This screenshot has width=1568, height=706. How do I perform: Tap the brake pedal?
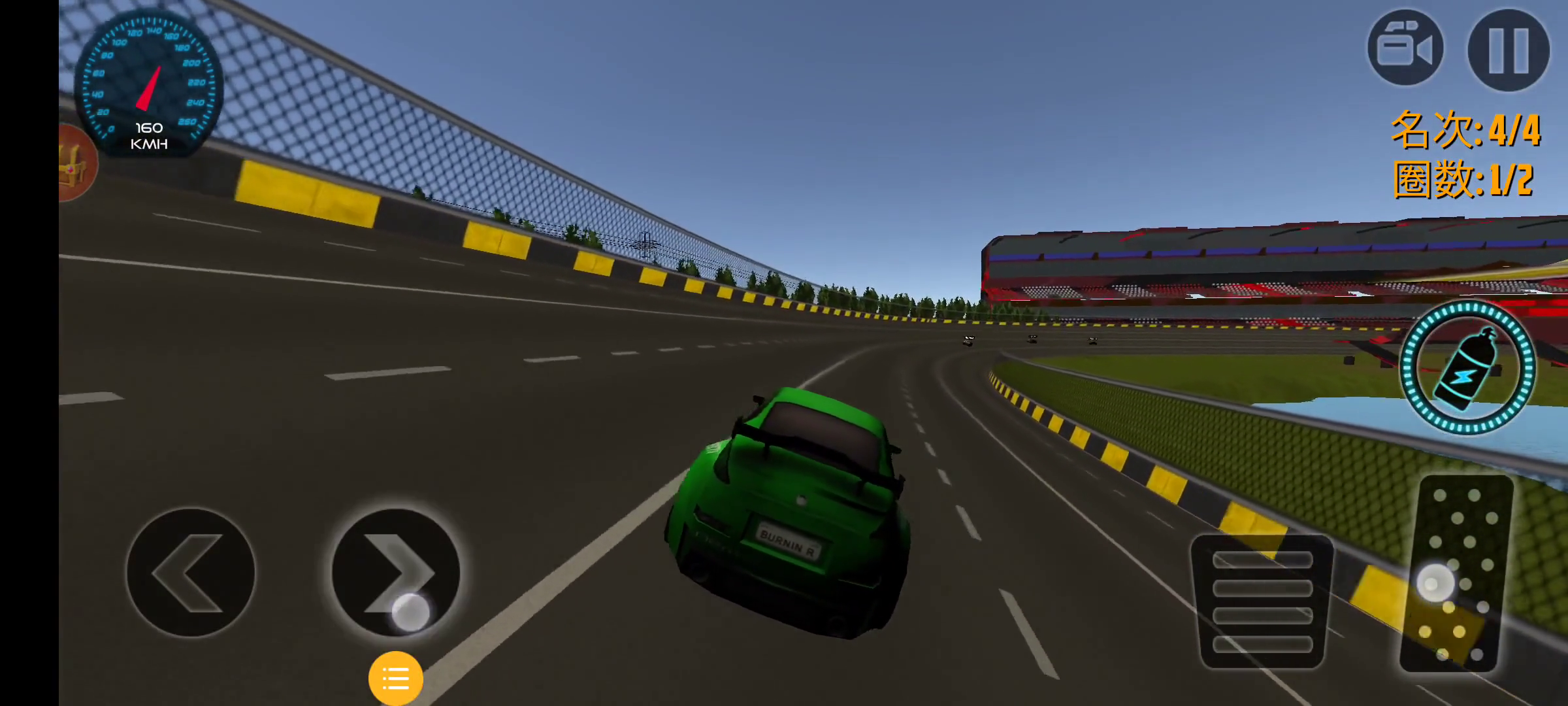[x=1262, y=601]
